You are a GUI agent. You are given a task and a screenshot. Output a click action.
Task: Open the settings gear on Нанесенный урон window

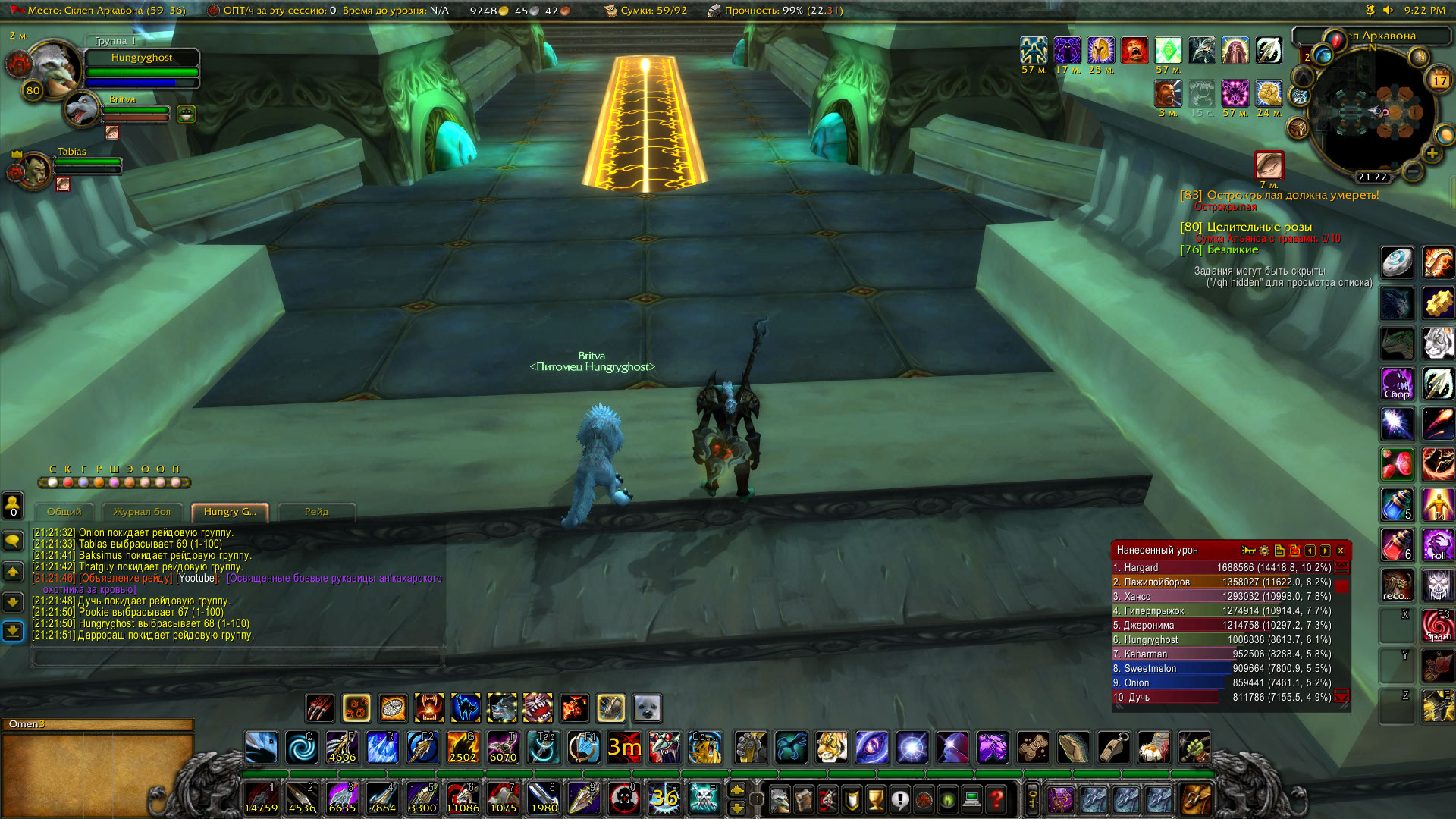coord(1264,551)
